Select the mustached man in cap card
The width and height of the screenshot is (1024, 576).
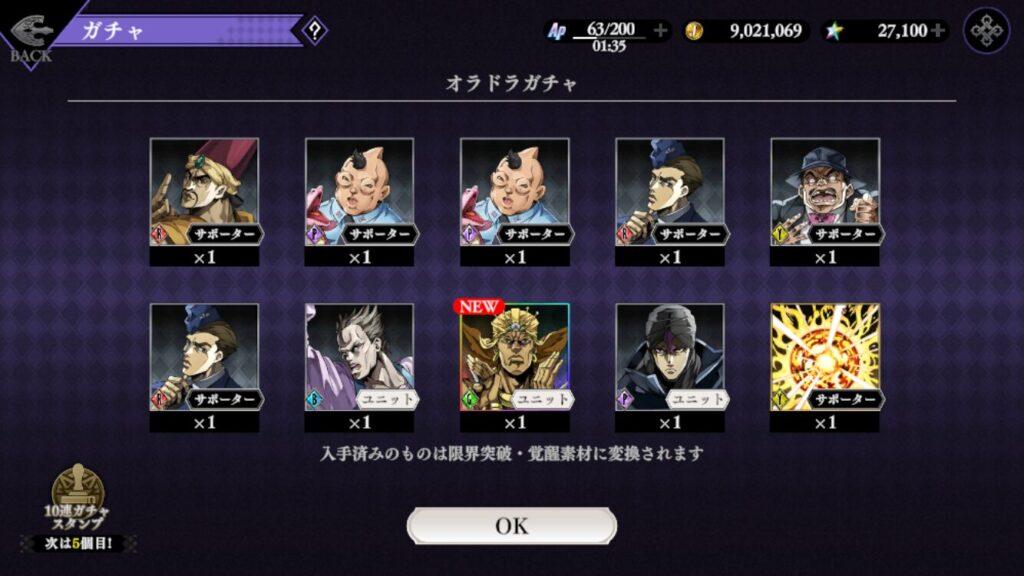[x=825, y=192]
